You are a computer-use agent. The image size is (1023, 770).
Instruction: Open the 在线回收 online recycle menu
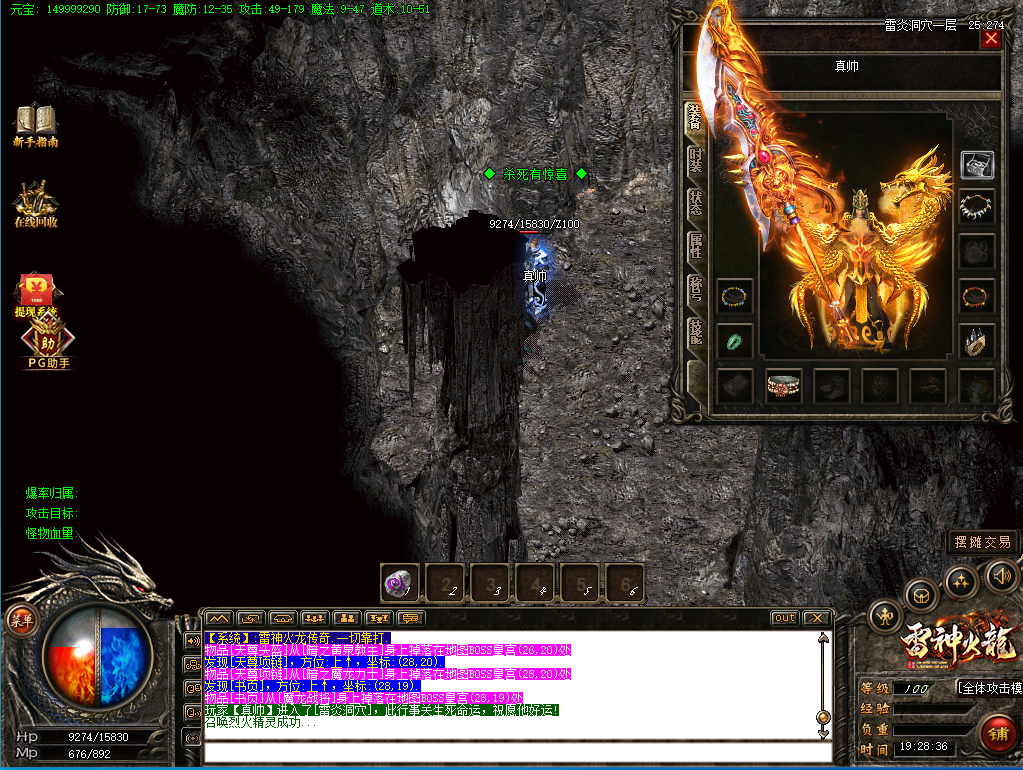pos(35,203)
